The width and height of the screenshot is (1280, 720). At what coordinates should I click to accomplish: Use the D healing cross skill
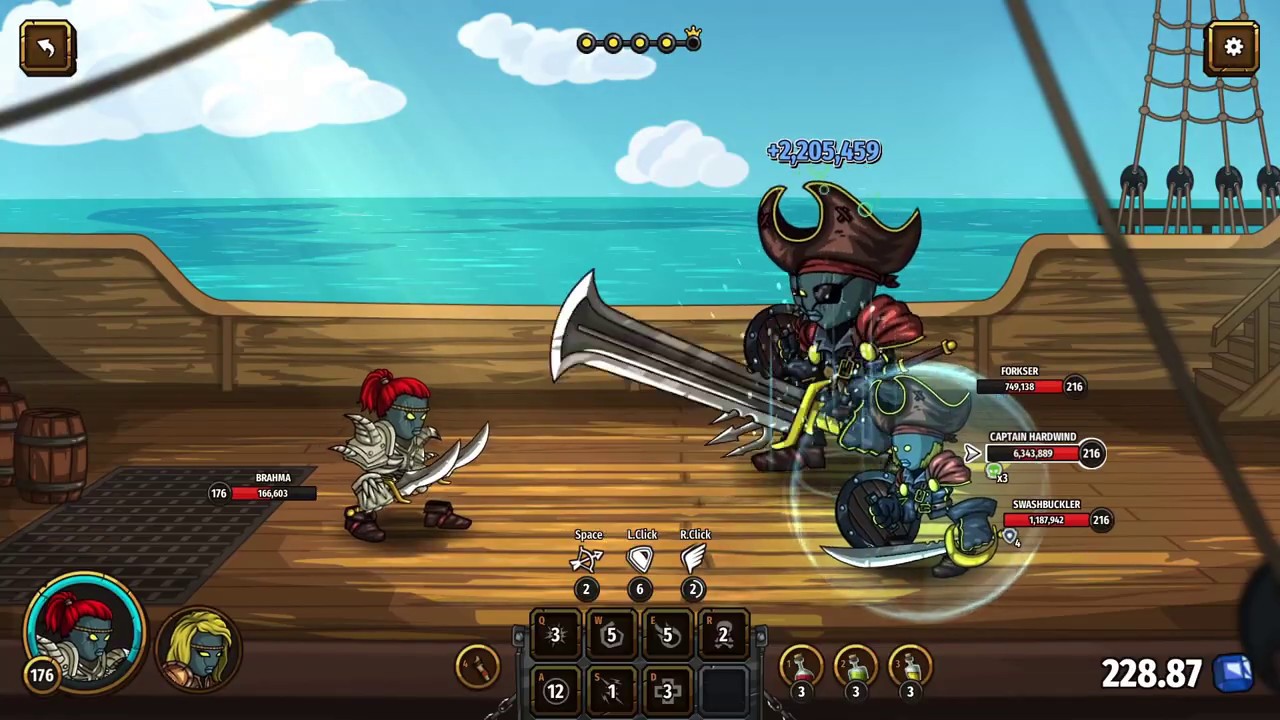(666, 690)
